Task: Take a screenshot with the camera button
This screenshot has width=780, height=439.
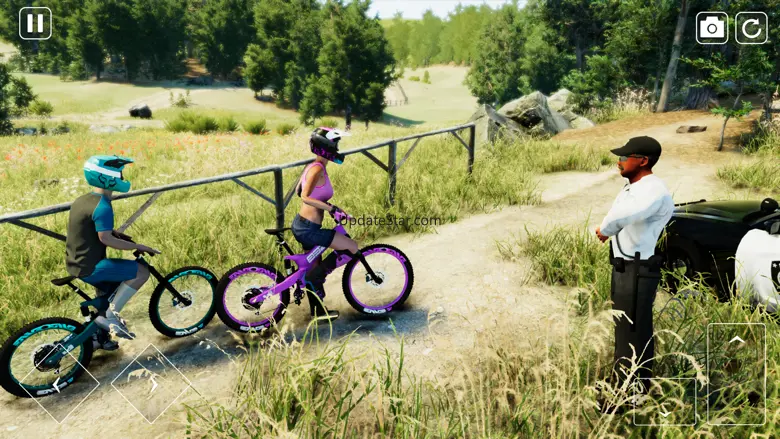Action: [x=712, y=27]
